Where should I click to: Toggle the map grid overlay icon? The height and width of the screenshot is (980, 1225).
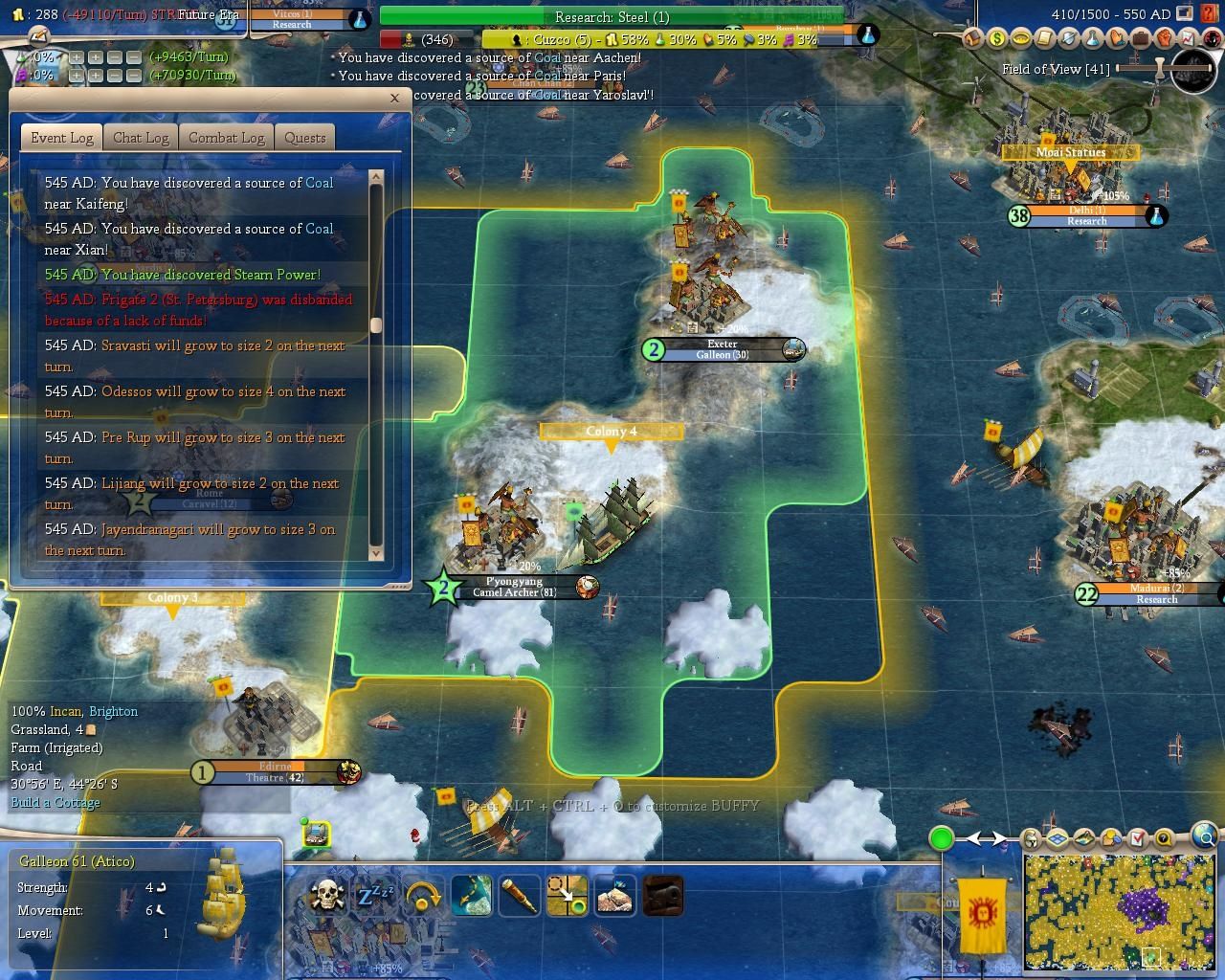[x=1057, y=839]
